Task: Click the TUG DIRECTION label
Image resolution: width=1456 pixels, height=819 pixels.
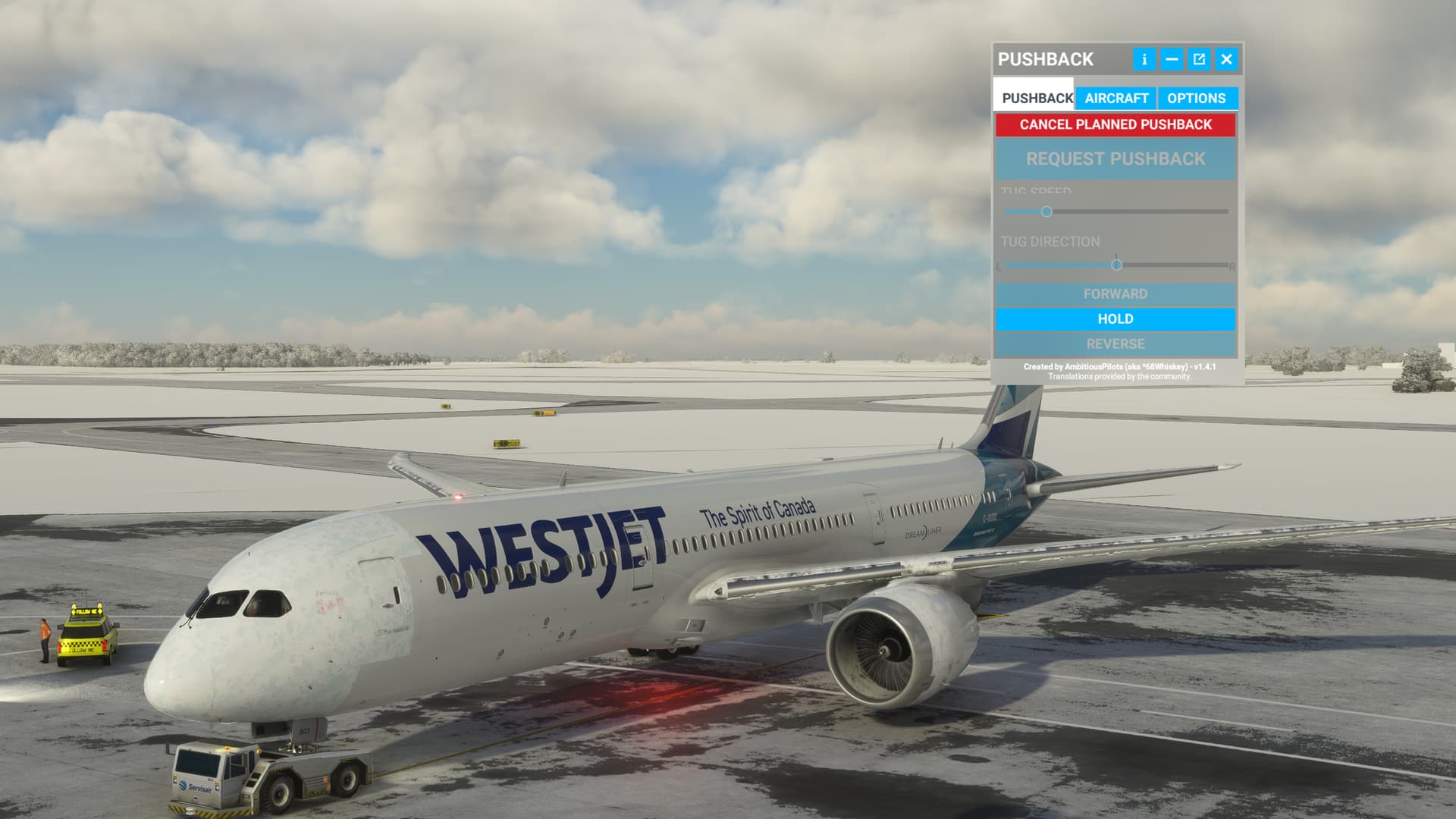Action: point(1050,242)
